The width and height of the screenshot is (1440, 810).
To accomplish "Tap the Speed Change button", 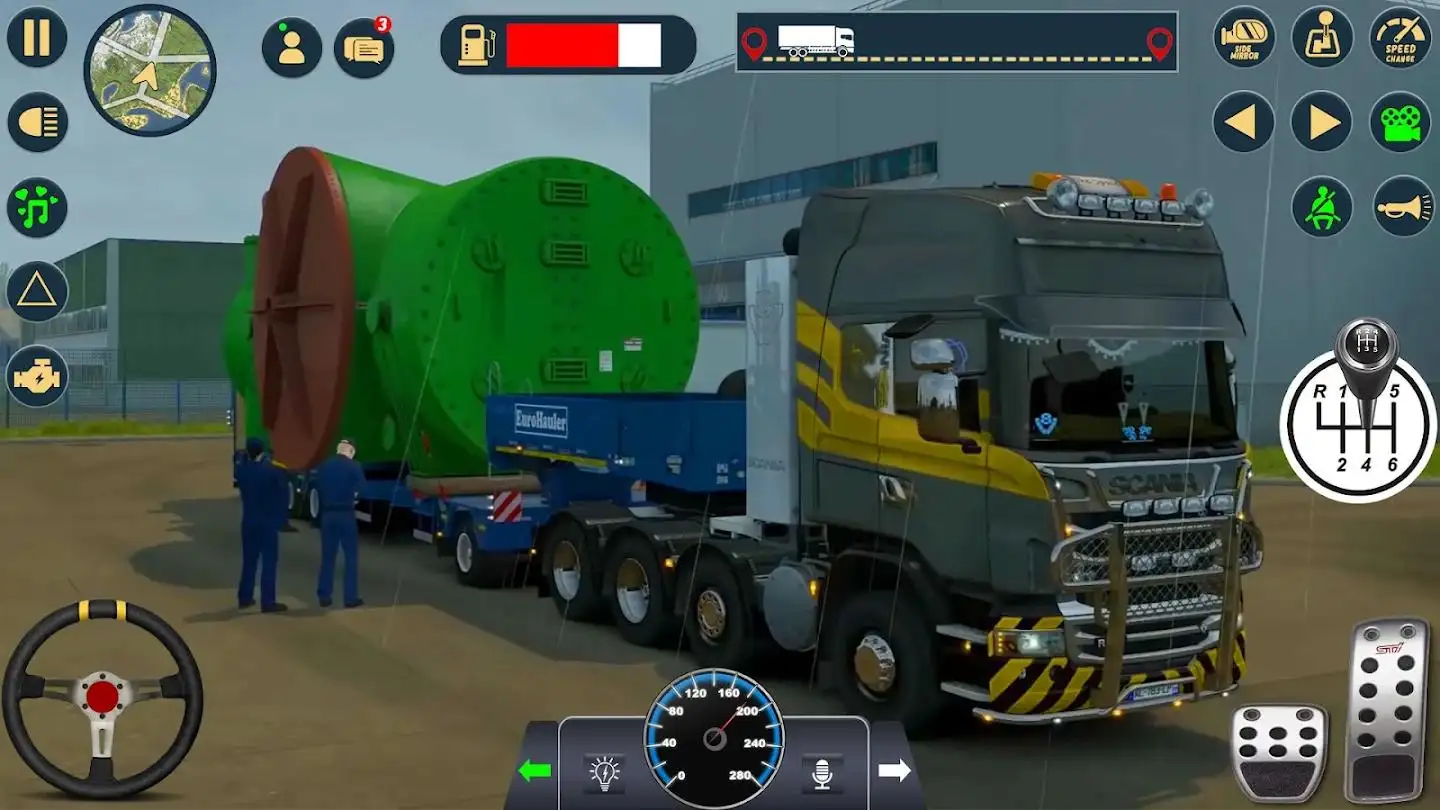I will (x=1400, y=37).
